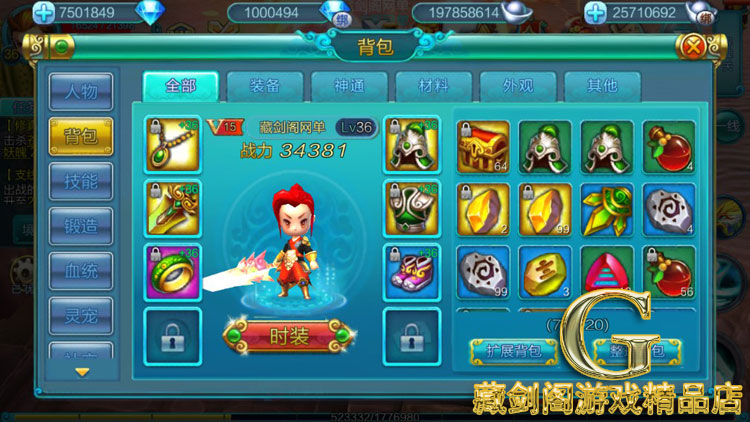This screenshot has width=750, height=422.
Task: Select the treasure chest item slot
Action: (483, 147)
